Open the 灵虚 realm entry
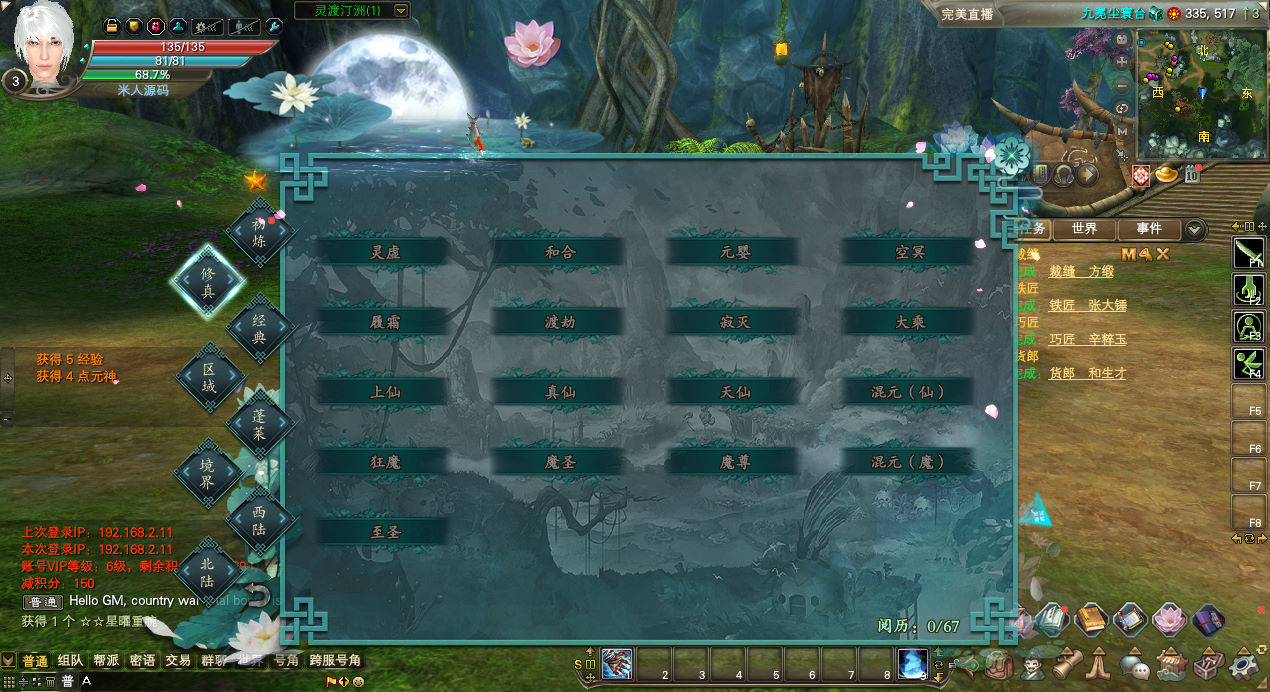This screenshot has height=692, width=1270. coord(385,252)
